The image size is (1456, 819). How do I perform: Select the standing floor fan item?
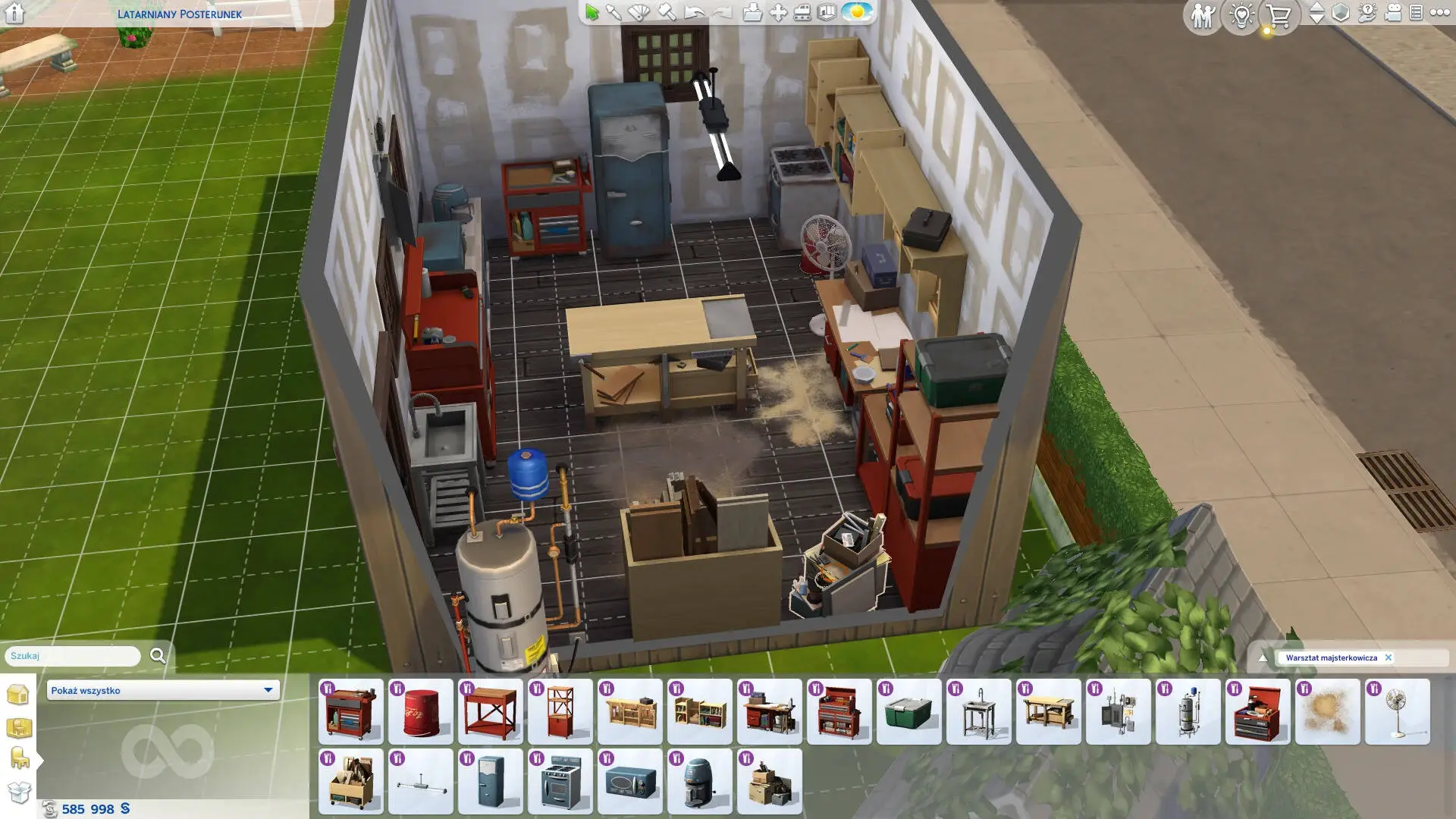point(1397,712)
